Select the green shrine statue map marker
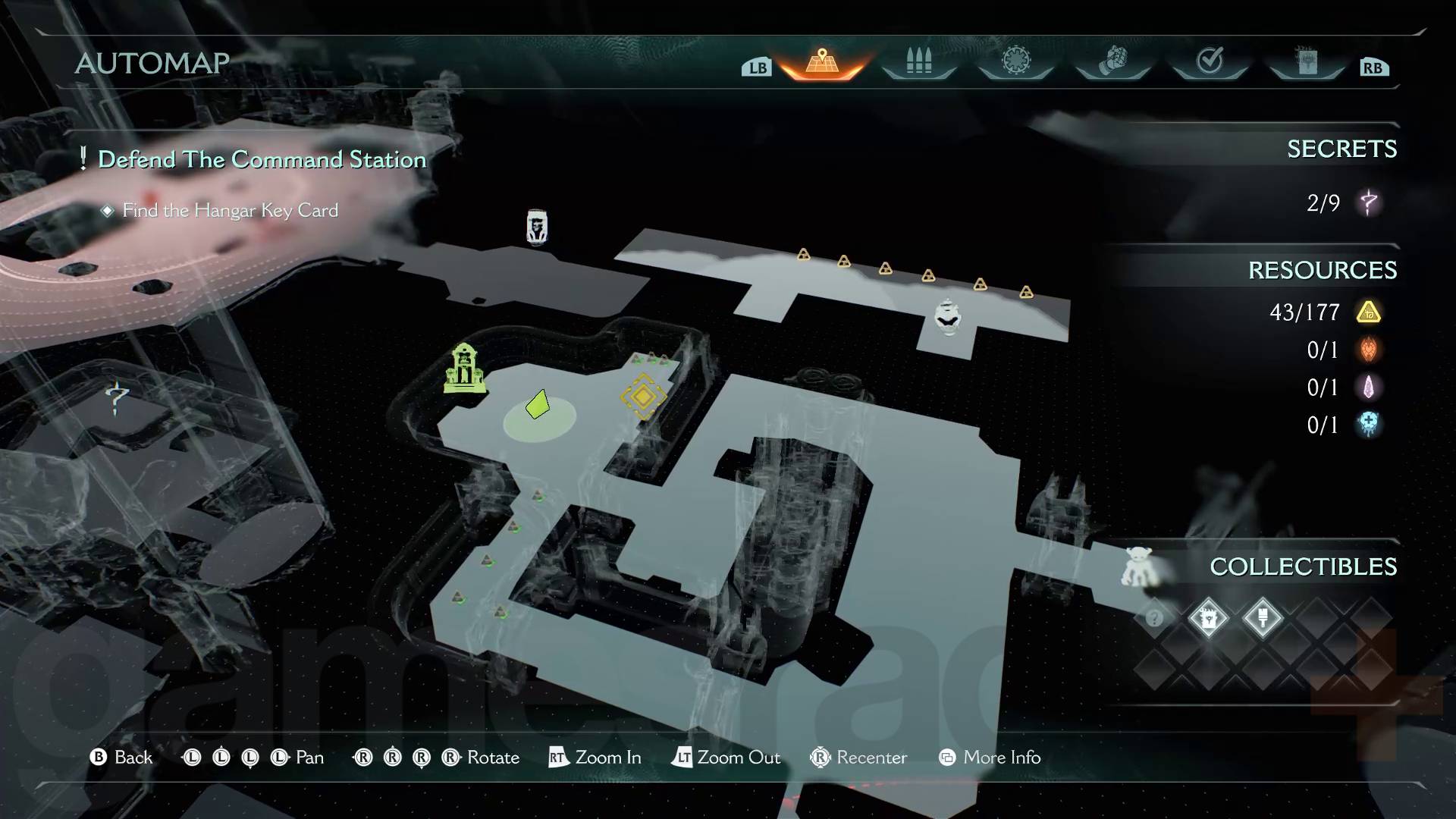This screenshot has width=1456, height=819. point(464,369)
